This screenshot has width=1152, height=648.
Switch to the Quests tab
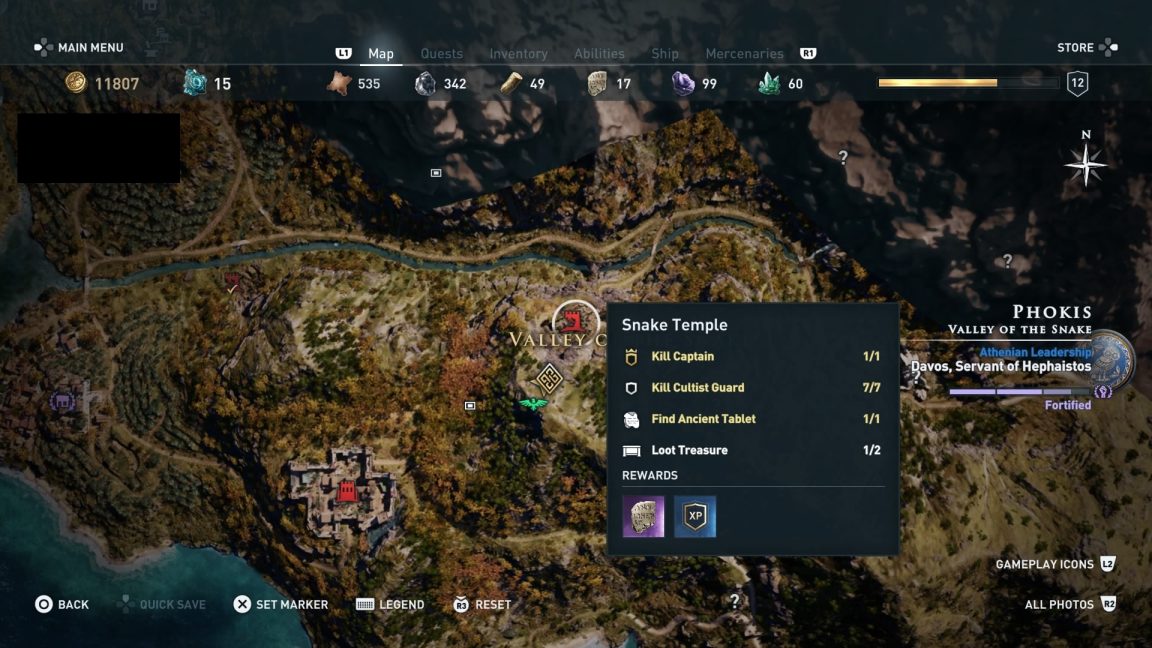pyautogui.click(x=441, y=54)
